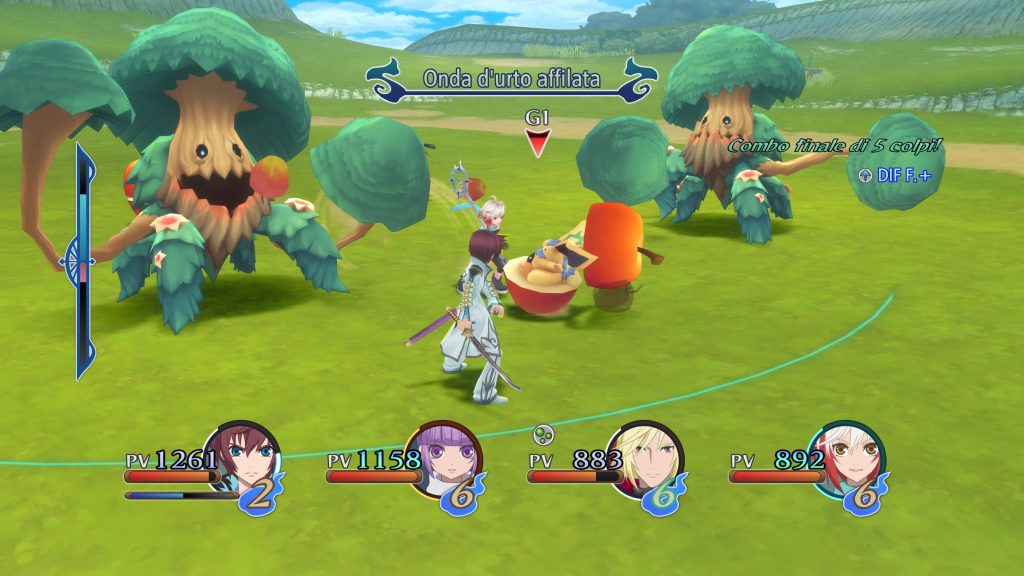Viewport: 1024px width, 576px height.
Task: Click the red G1 target marker
Action: (x=538, y=143)
